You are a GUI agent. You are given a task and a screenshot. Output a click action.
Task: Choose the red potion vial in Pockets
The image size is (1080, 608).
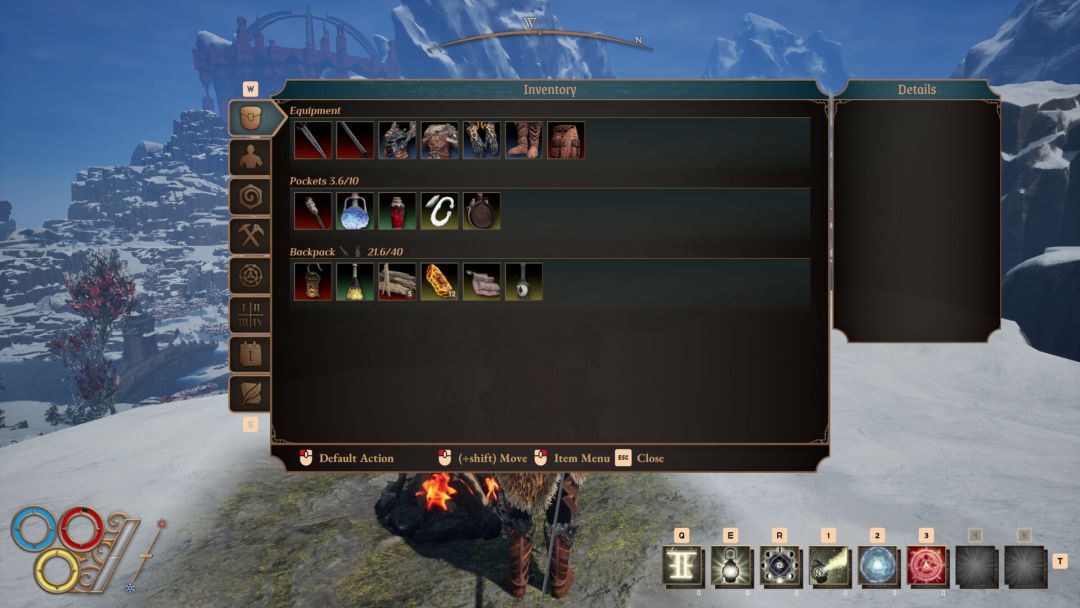pos(398,211)
